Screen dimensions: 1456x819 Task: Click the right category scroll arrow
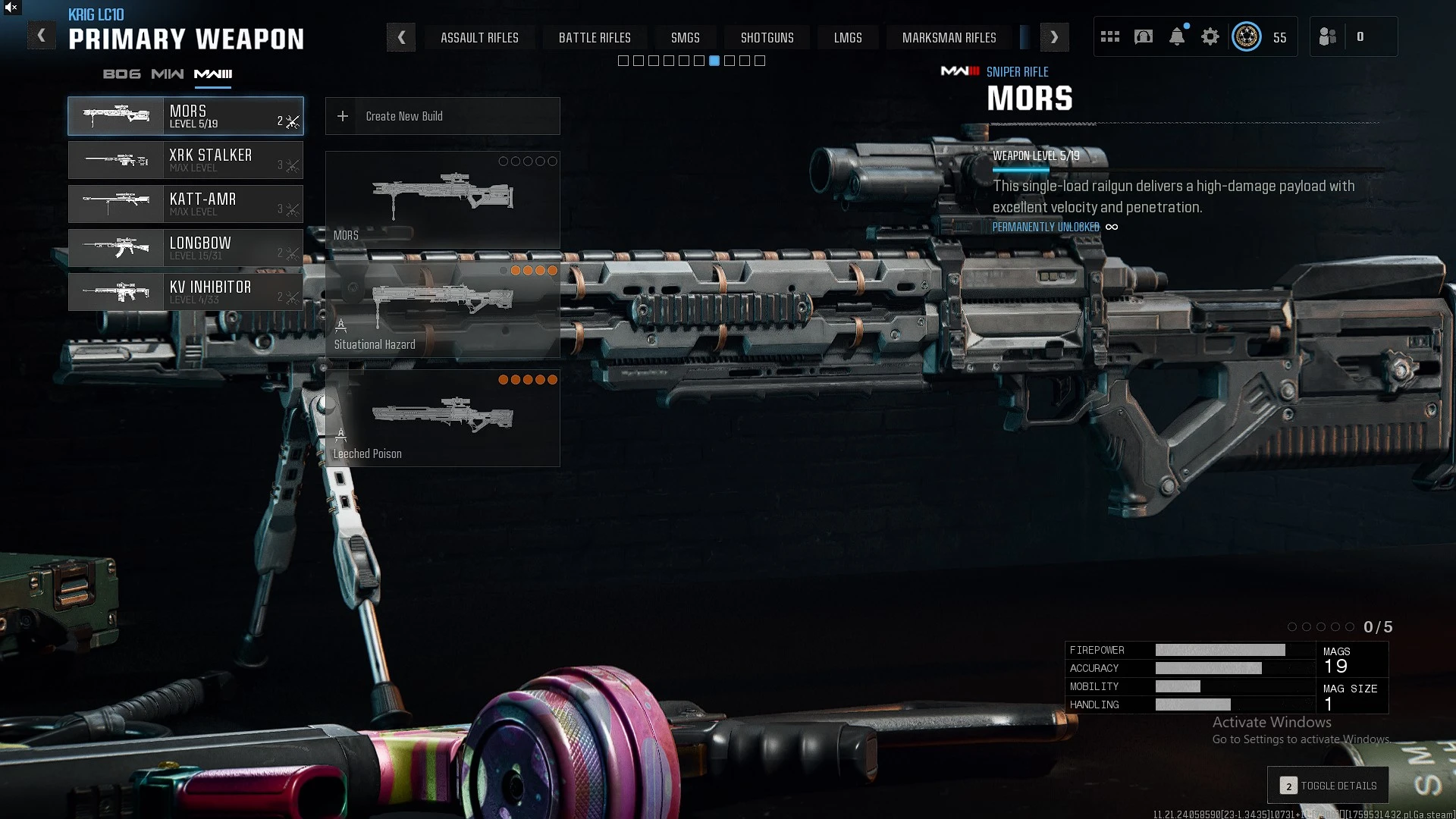(1054, 37)
